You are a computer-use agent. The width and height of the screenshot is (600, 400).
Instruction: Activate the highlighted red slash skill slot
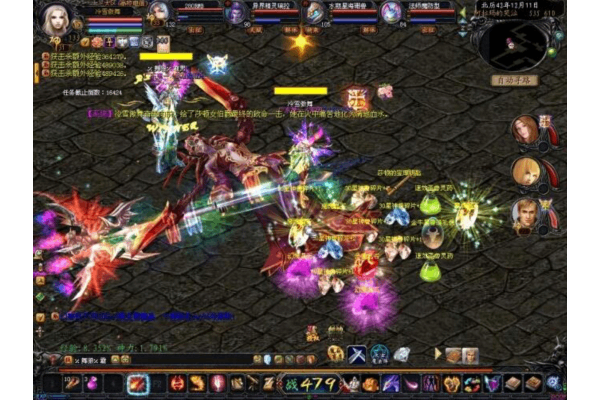click(x=137, y=382)
